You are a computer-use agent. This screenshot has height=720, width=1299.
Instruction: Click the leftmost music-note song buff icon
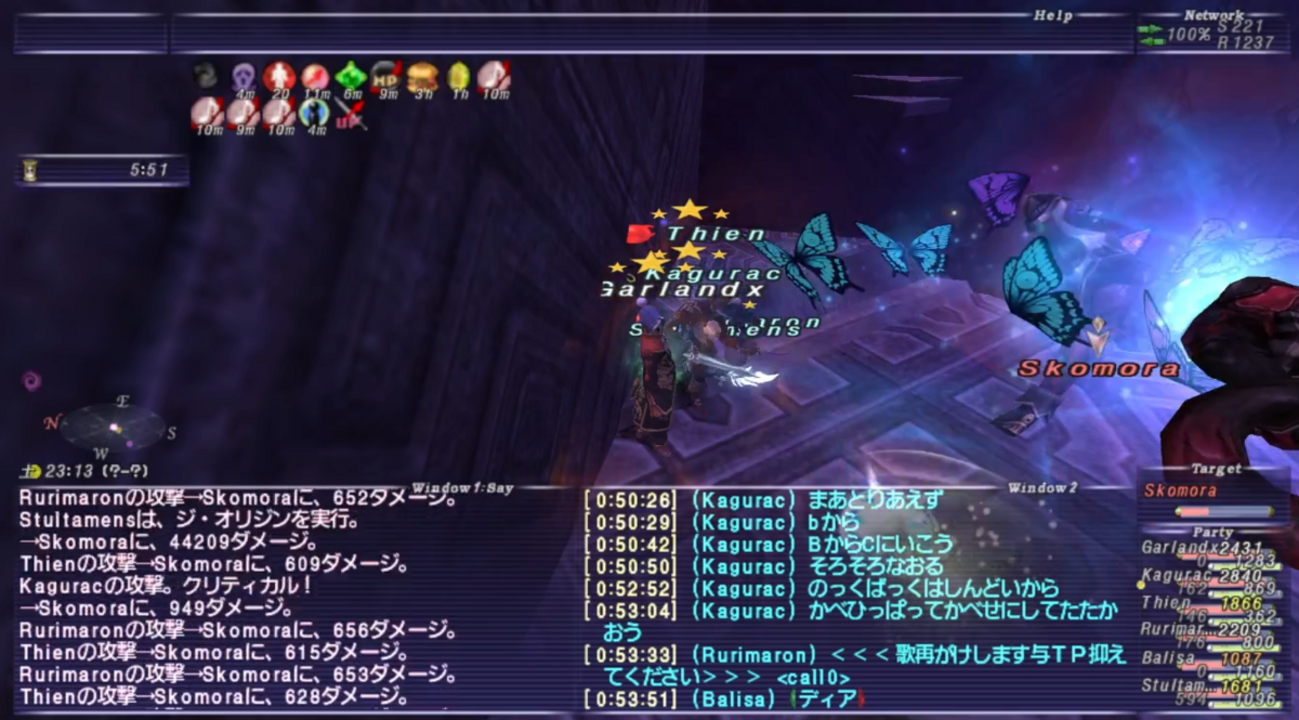tap(209, 114)
